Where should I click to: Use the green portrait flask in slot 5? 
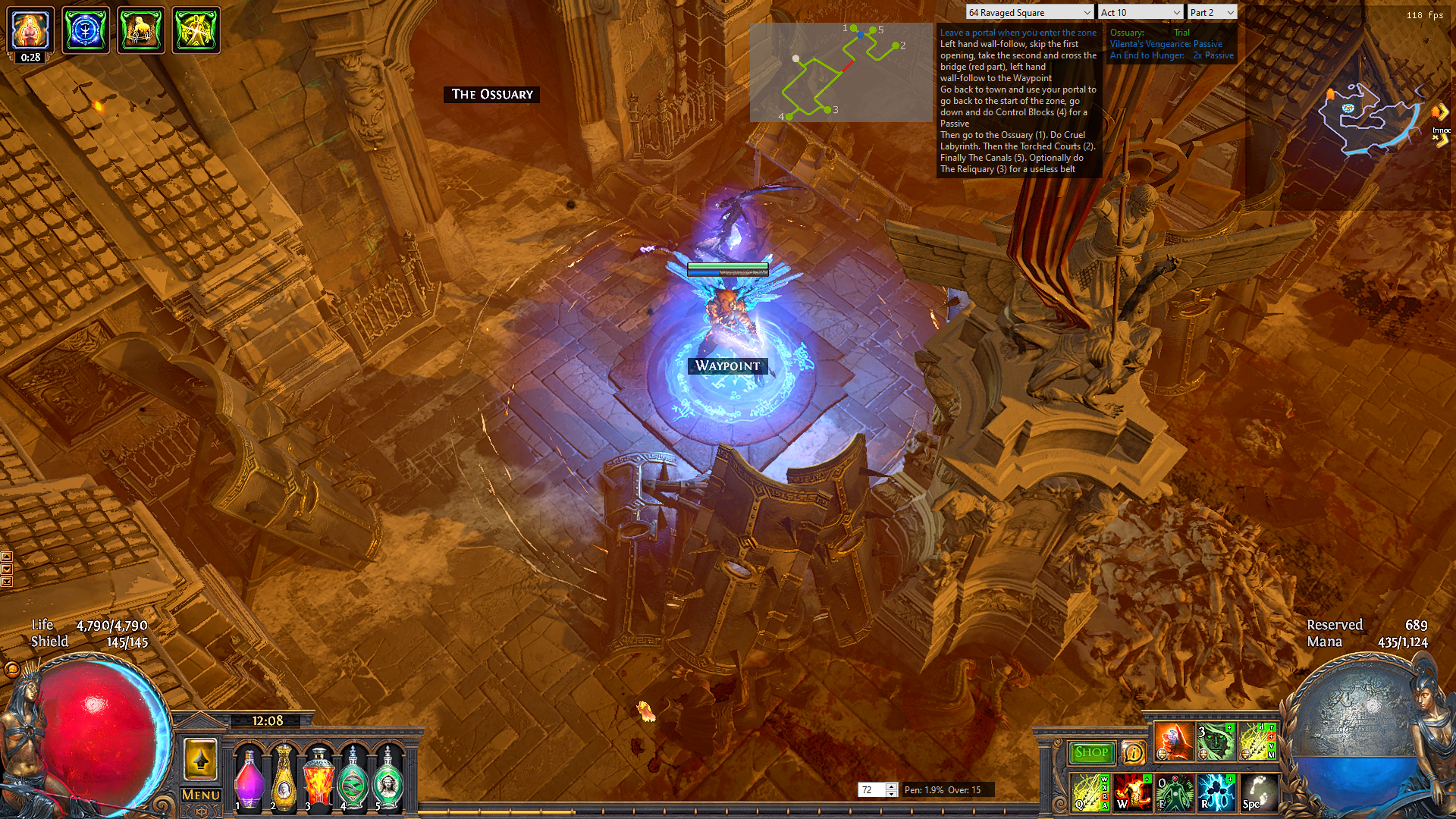[388, 777]
